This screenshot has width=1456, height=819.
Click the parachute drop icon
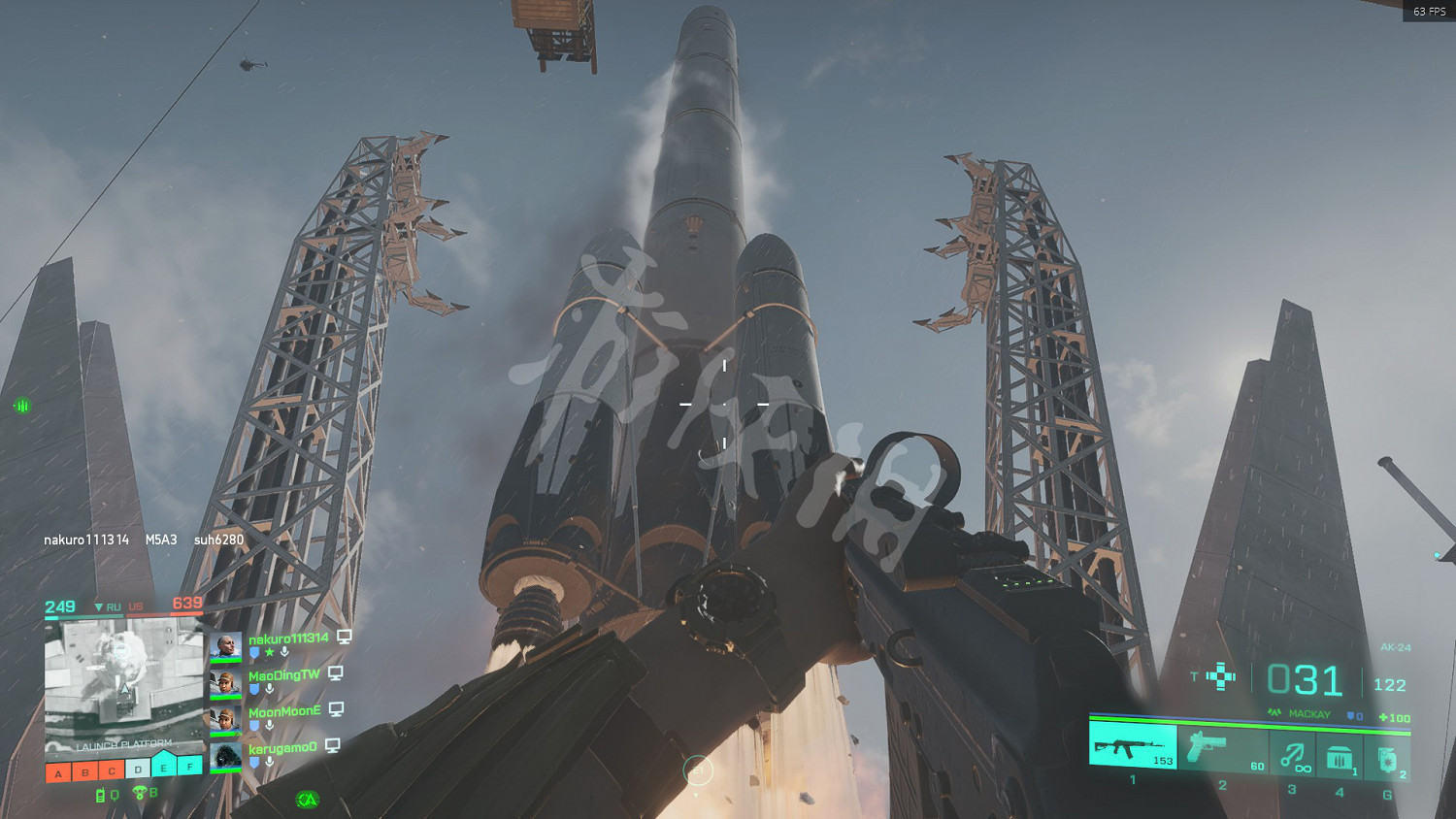click(x=139, y=793)
